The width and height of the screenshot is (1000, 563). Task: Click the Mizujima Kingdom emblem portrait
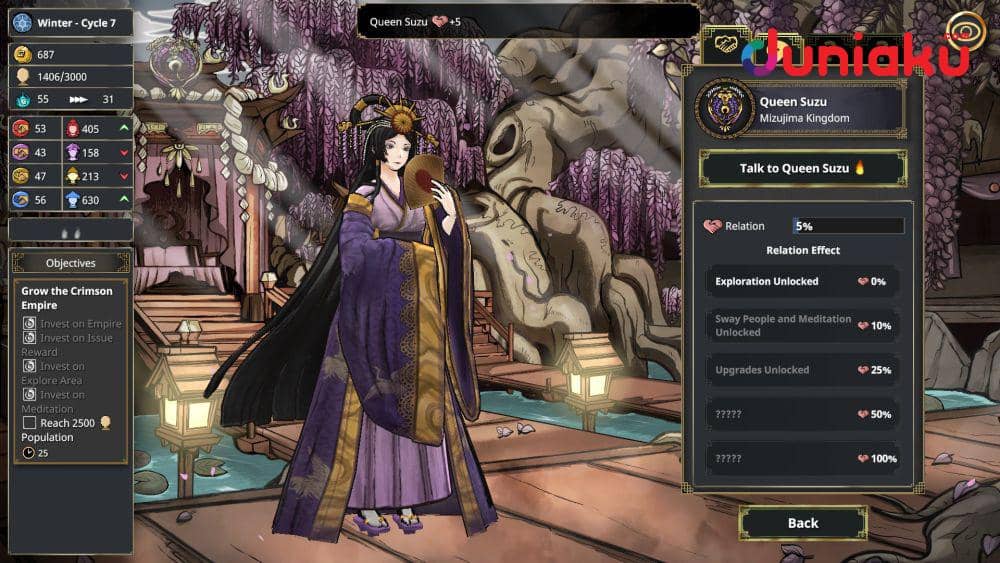click(725, 110)
